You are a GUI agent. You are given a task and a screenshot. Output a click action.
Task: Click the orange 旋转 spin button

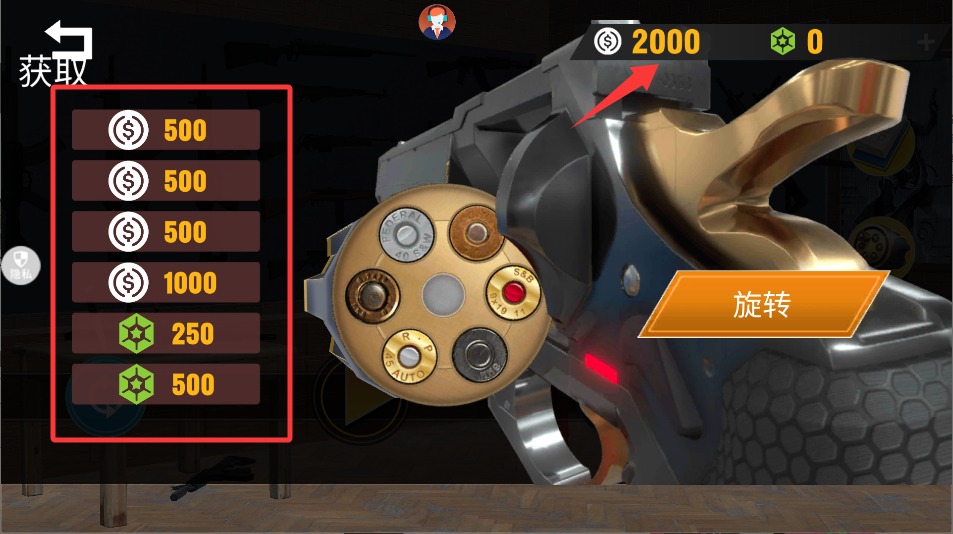tap(762, 304)
